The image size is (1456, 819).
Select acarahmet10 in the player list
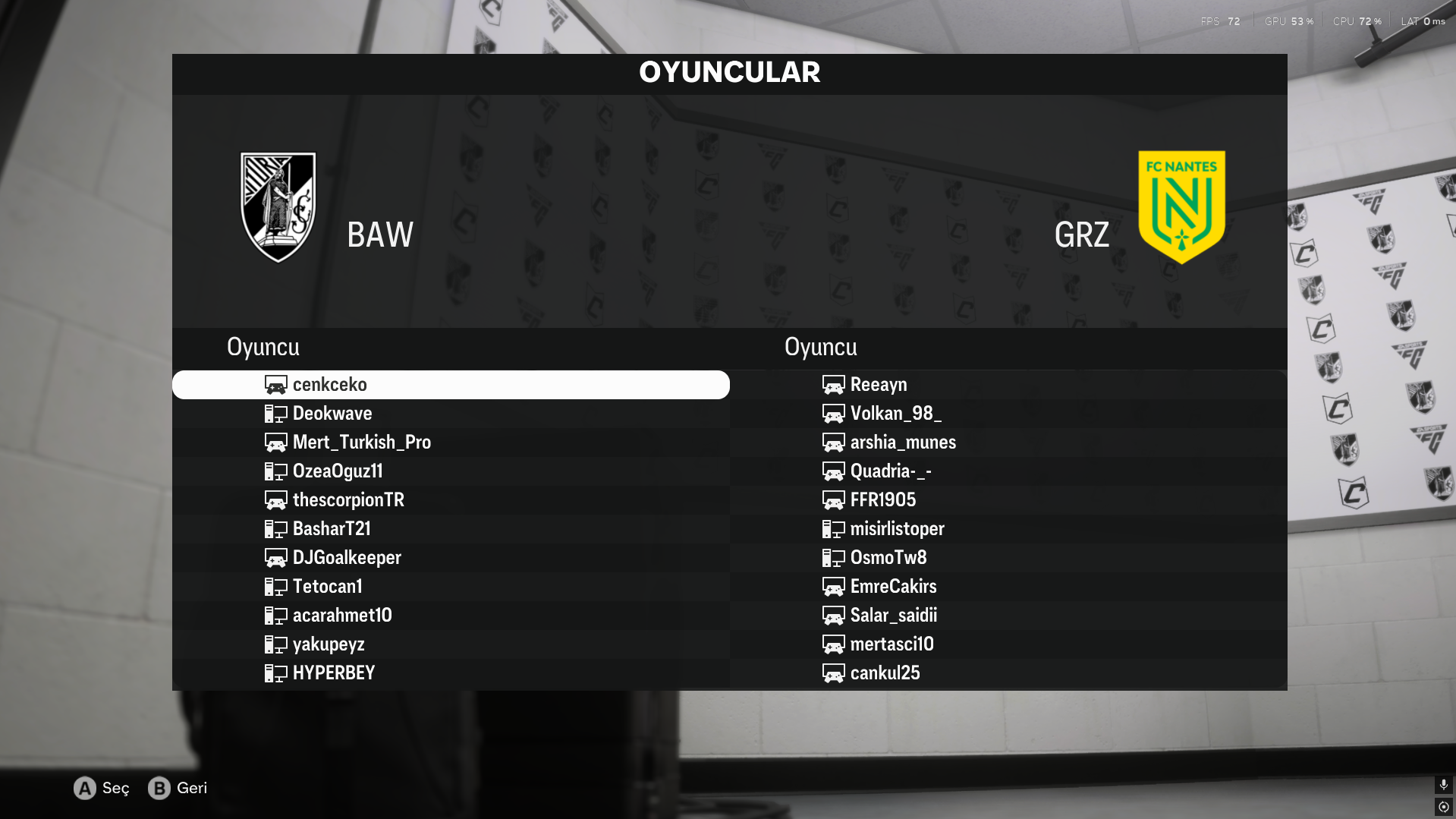342,616
